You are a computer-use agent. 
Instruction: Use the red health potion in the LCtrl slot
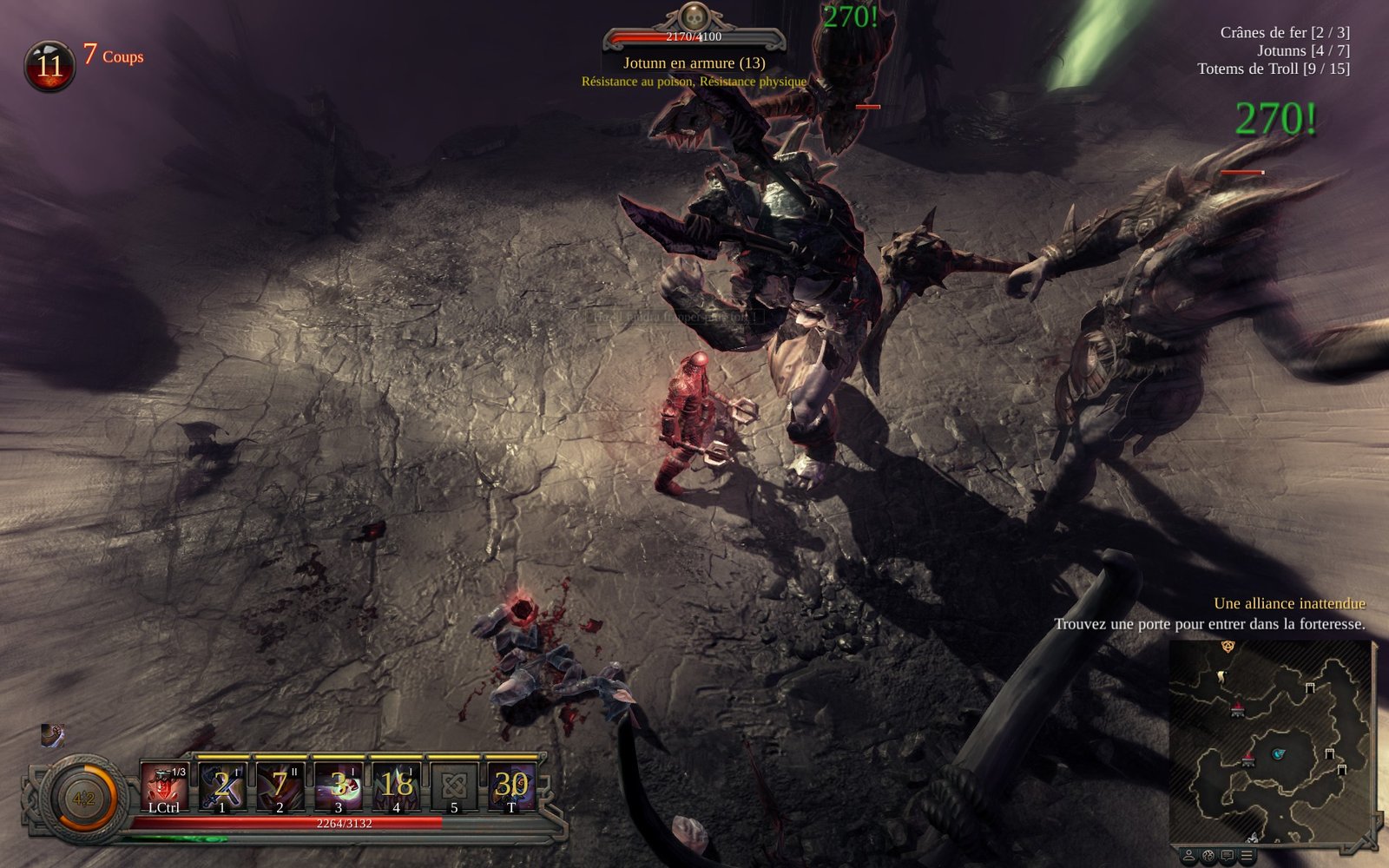coord(164,786)
